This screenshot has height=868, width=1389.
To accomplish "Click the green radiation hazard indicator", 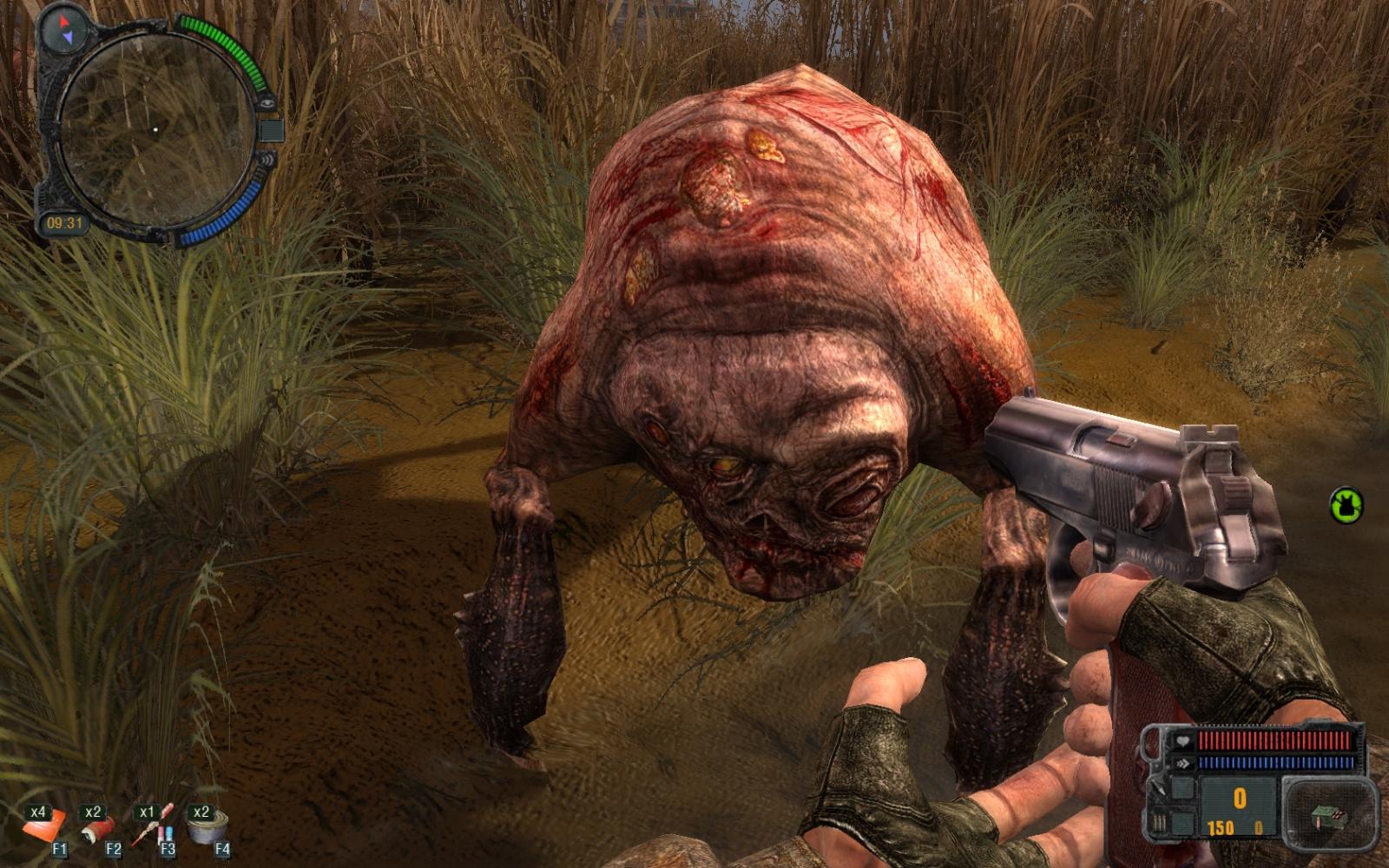I will [1346, 505].
